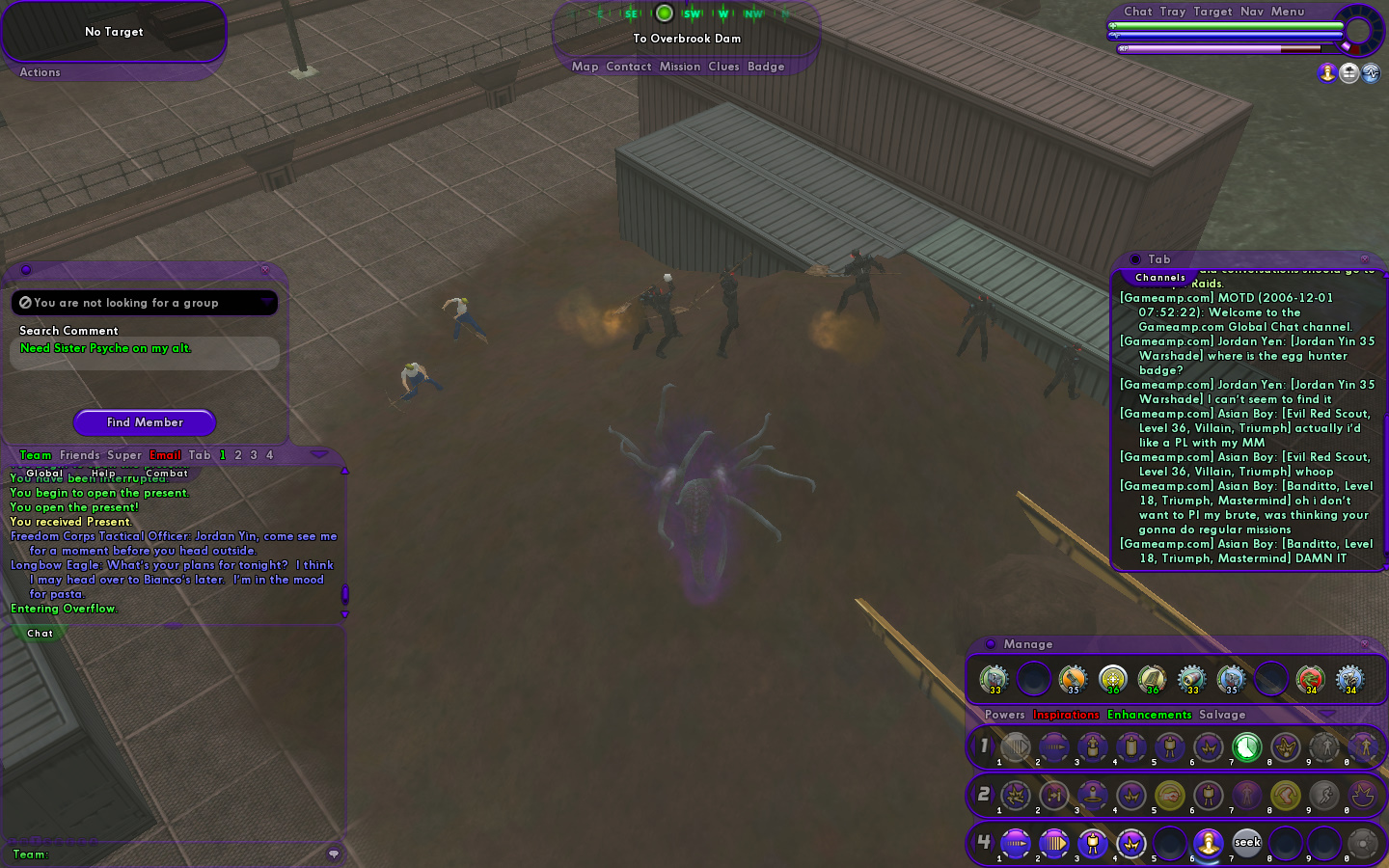Click the Find Member button
This screenshot has width=1389, height=868.
click(145, 422)
